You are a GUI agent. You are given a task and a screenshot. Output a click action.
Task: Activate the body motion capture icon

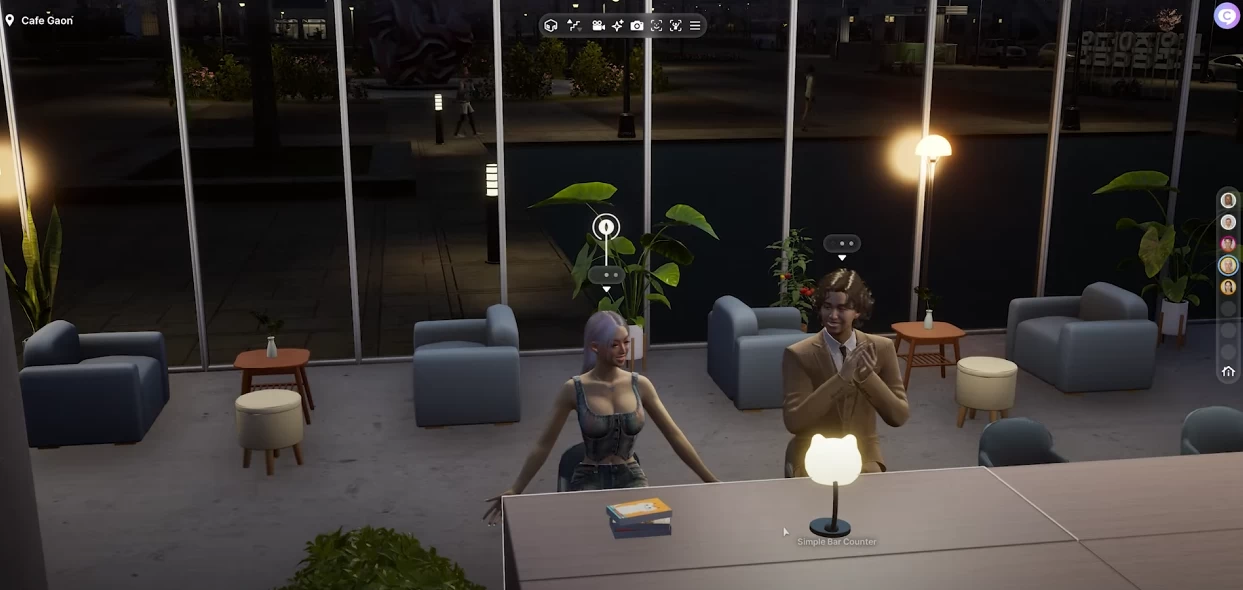click(x=676, y=25)
